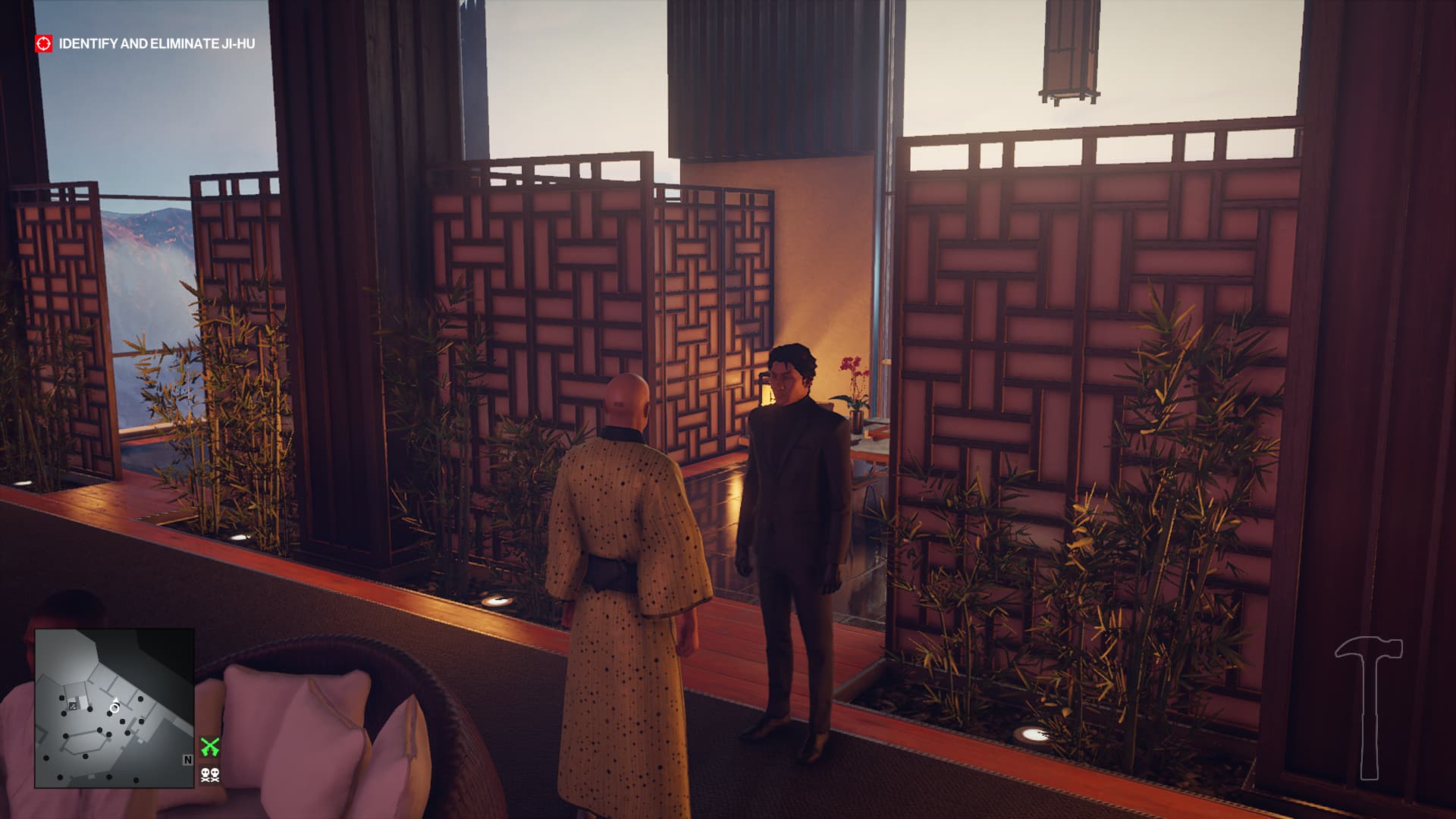Select the equipped hammer item icon
The height and width of the screenshot is (819, 1456).
pos(1368,707)
